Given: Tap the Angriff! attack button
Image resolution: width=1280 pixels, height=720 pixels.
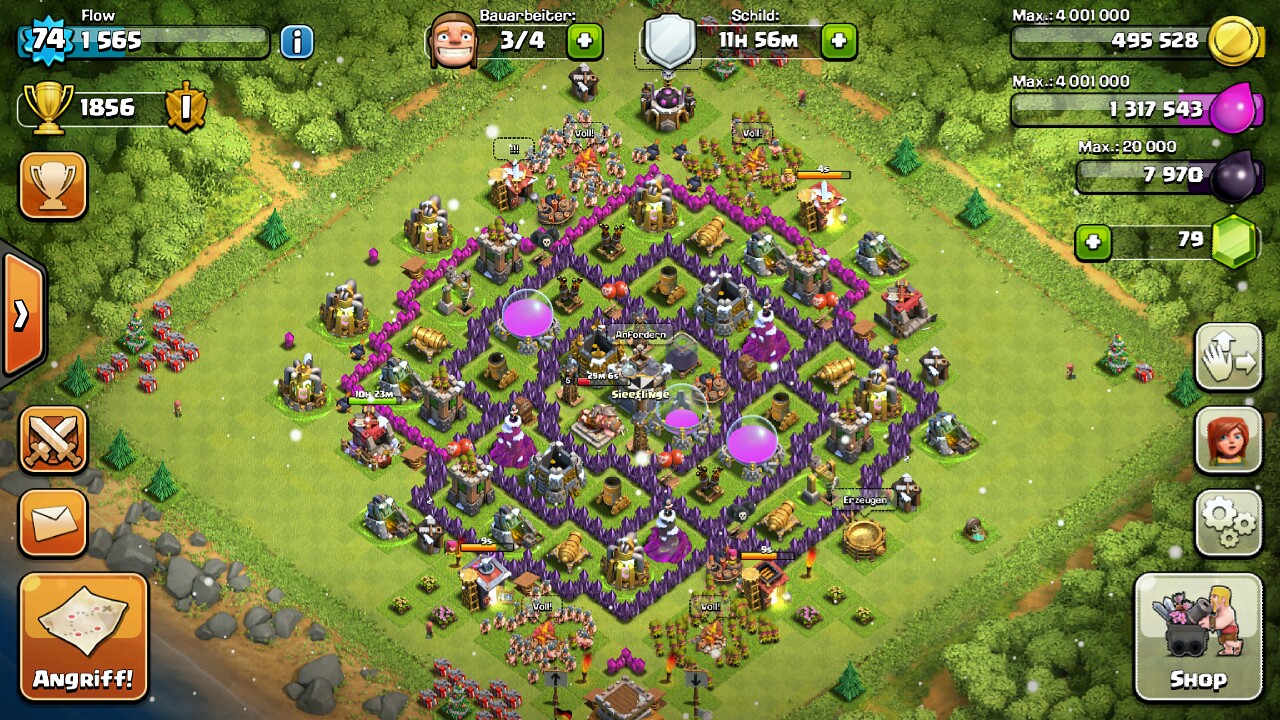Looking at the screenshot, I should (x=83, y=636).
